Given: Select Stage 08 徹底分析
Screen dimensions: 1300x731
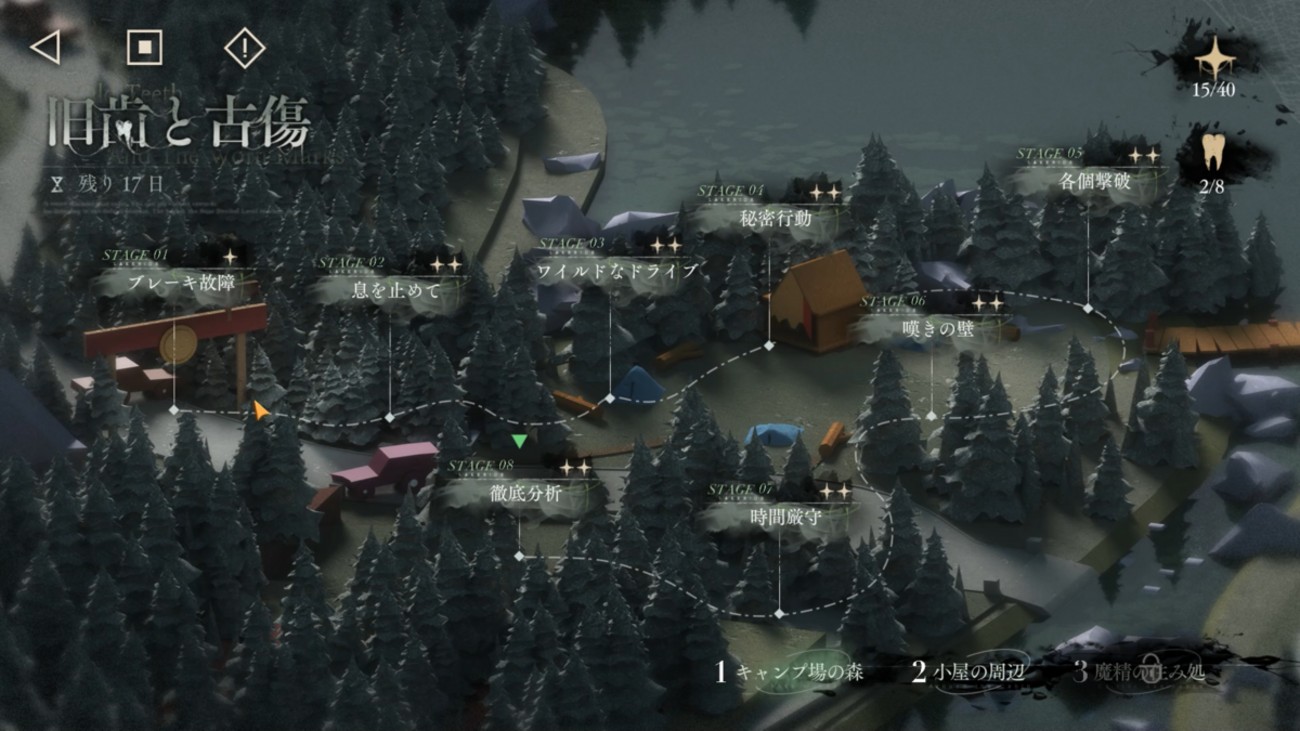Looking at the screenshot, I should [525, 492].
